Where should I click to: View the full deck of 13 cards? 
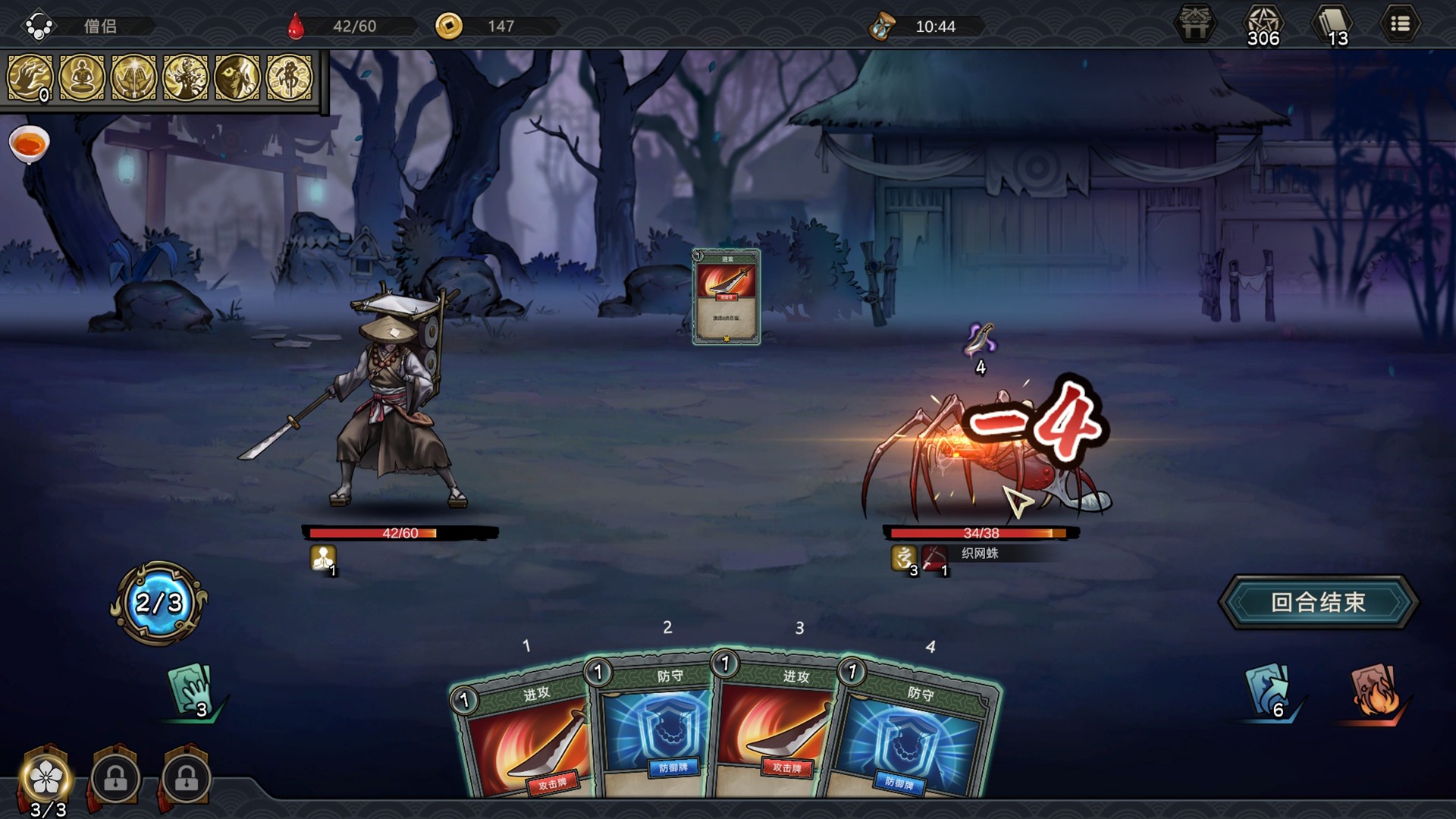click(x=1332, y=25)
